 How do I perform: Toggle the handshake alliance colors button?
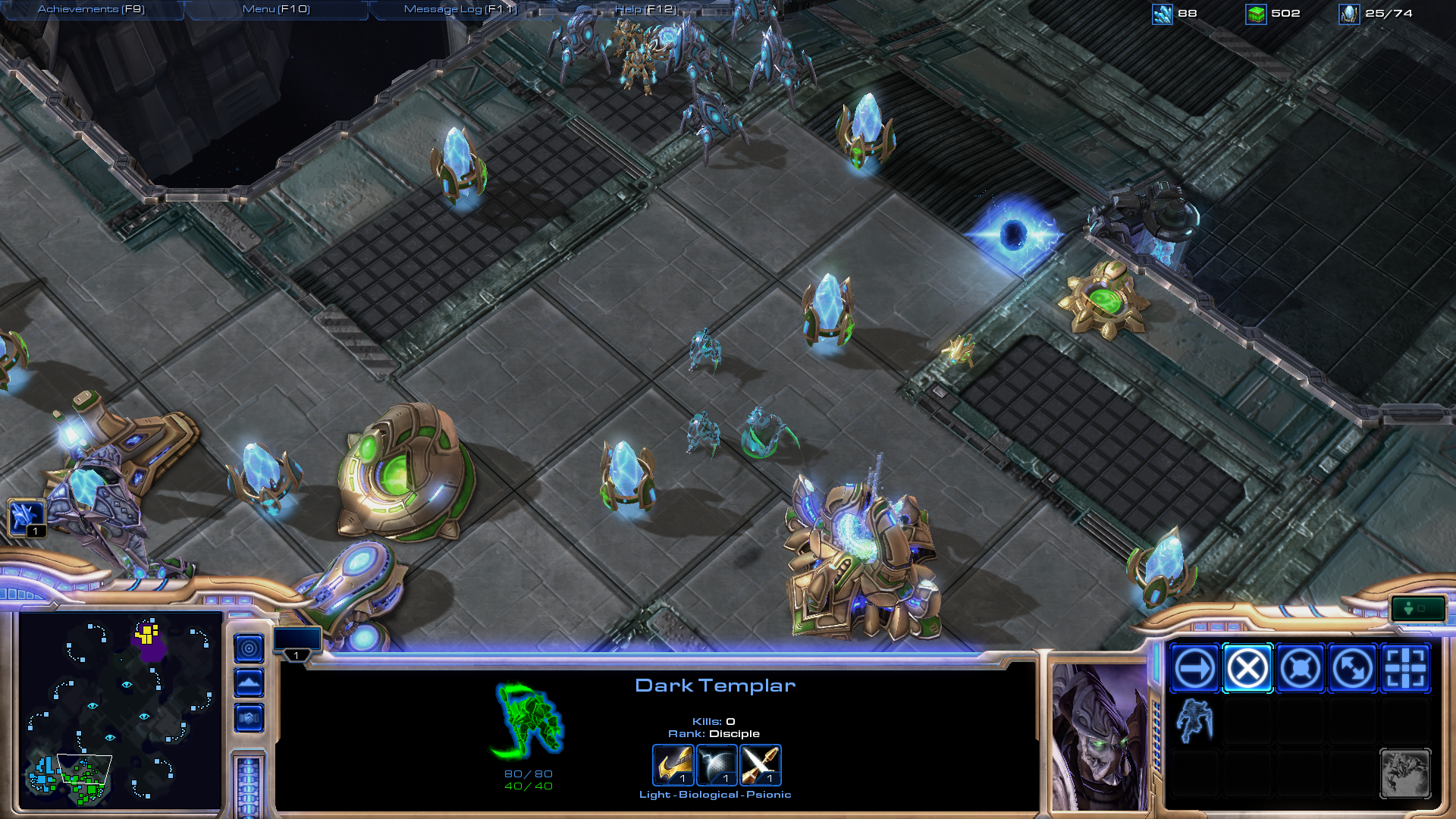[249, 717]
